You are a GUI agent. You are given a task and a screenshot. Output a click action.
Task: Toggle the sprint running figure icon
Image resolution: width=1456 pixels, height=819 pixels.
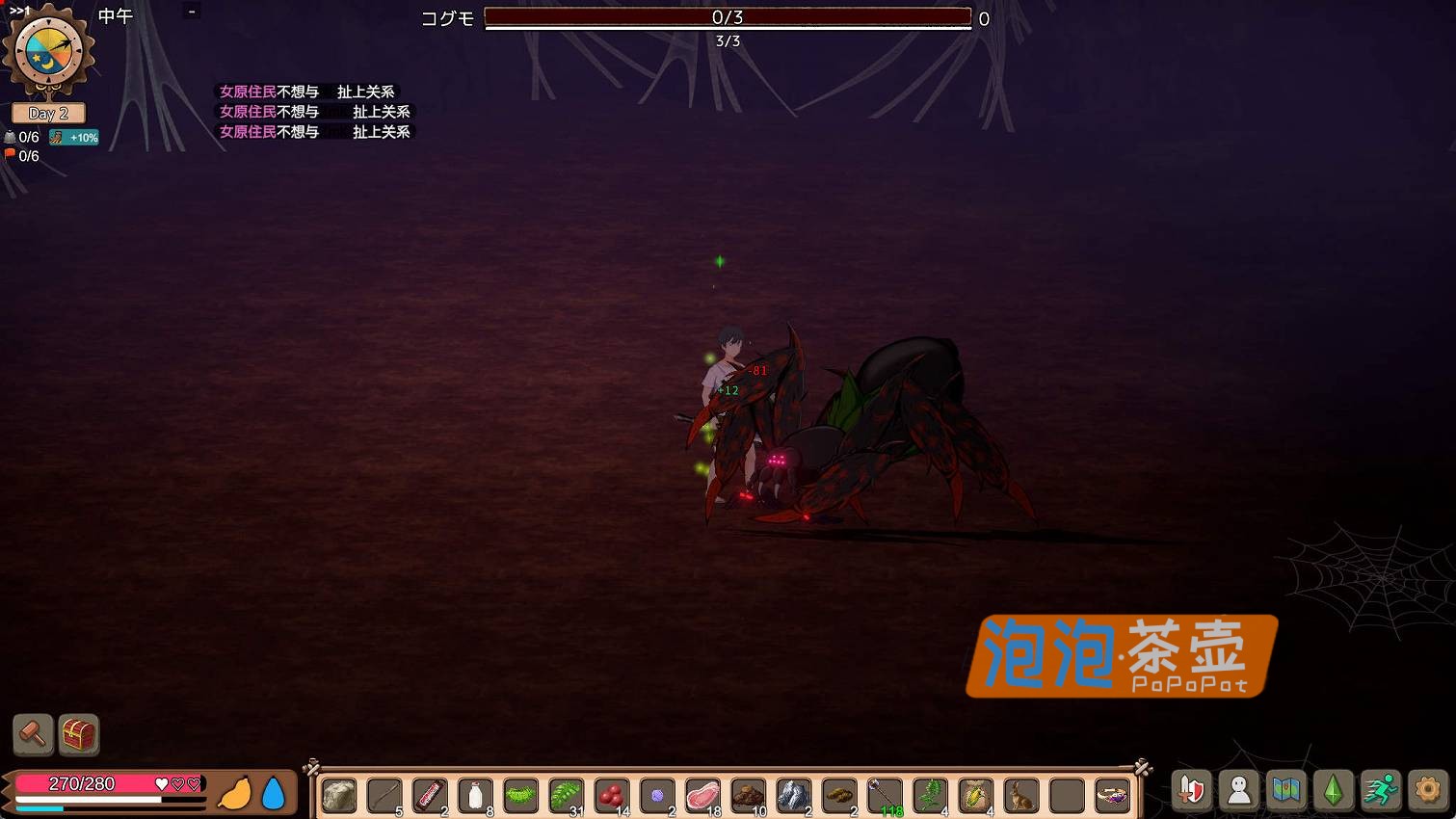[1381, 789]
